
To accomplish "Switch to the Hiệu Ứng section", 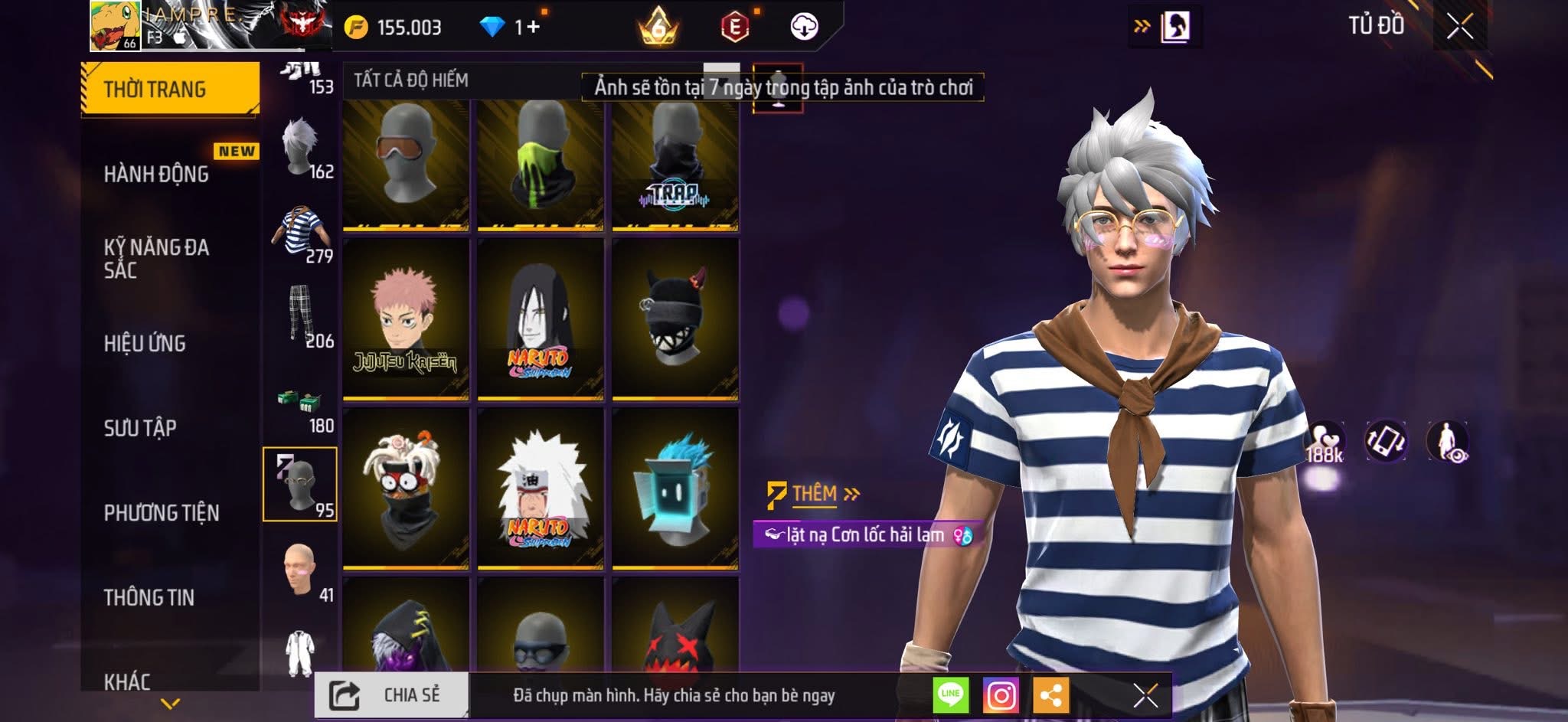I will pyautogui.click(x=145, y=343).
